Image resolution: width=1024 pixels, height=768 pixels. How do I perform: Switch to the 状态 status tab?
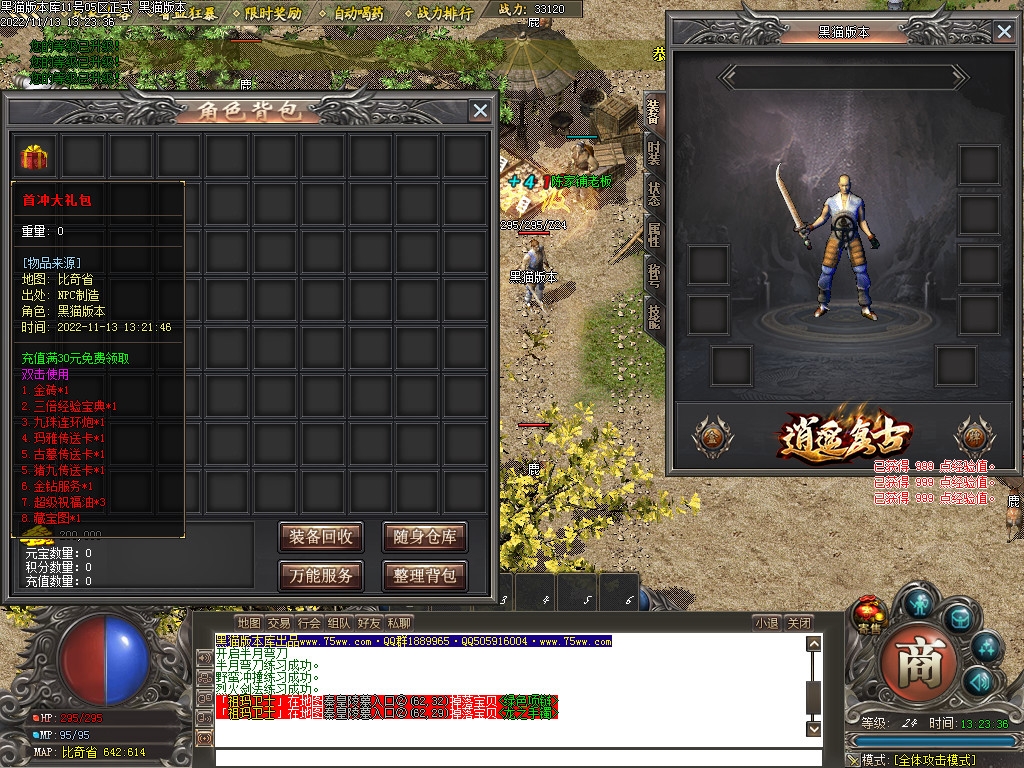pyautogui.click(x=653, y=194)
